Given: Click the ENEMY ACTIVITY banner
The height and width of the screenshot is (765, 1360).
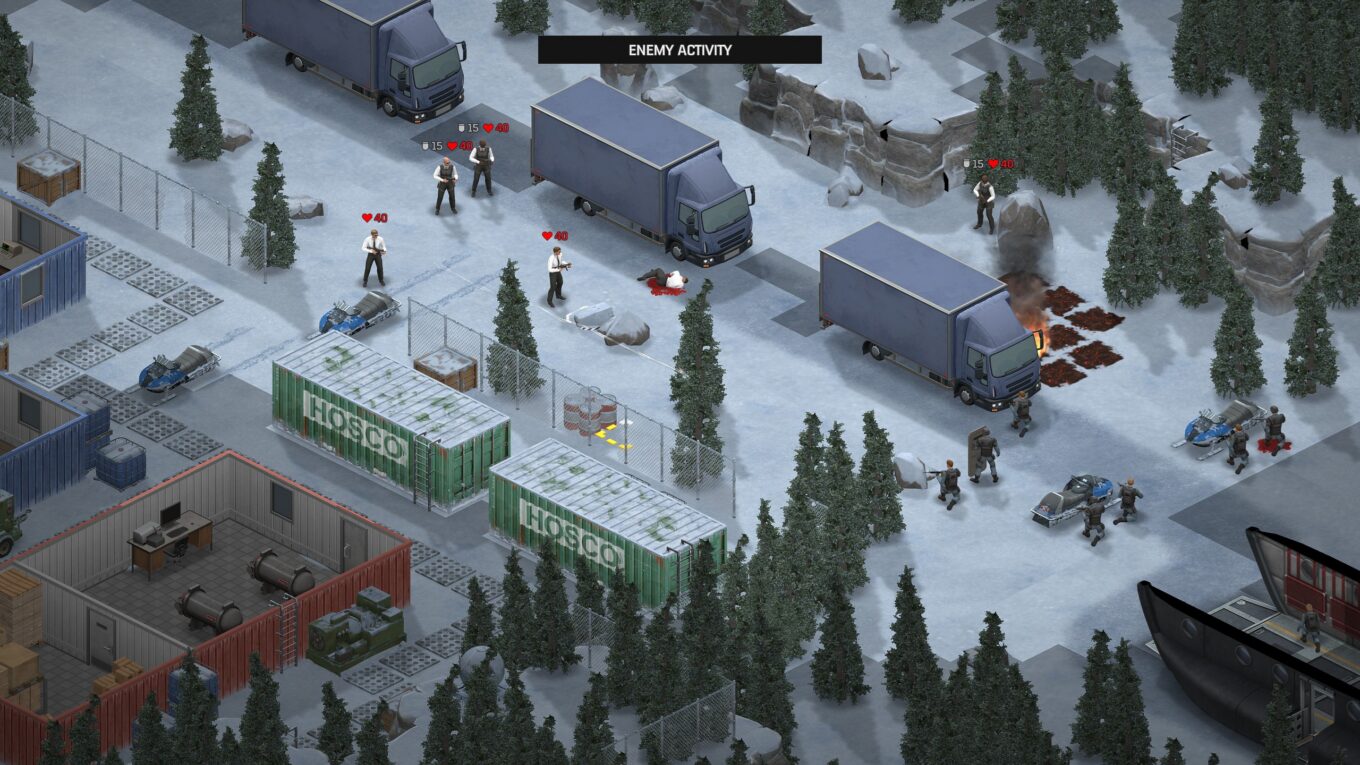Looking at the screenshot, I should [680, 49].
